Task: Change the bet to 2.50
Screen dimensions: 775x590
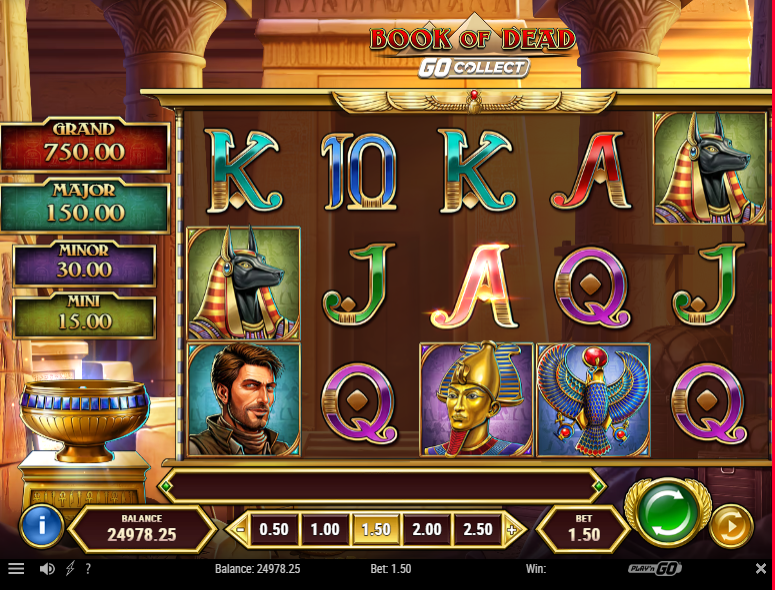Action: tap(478, 529)
